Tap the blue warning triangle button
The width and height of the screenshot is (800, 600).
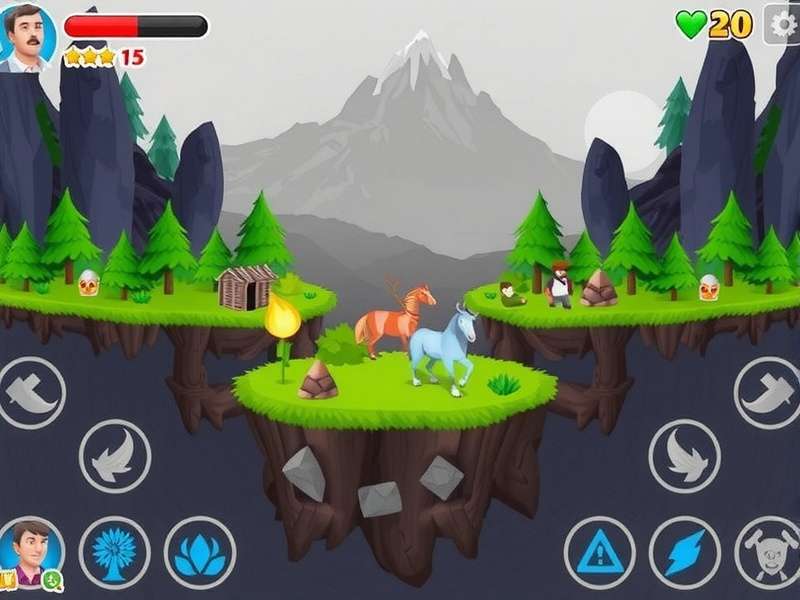tap(599, 552)
